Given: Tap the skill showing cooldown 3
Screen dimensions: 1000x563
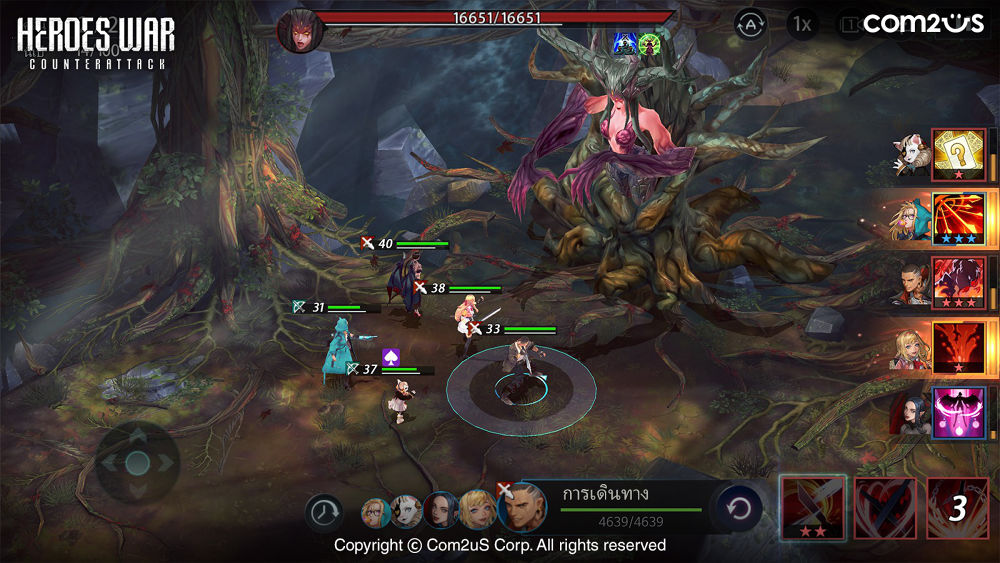Looking at the screenshot, I should tap(957, 508).
